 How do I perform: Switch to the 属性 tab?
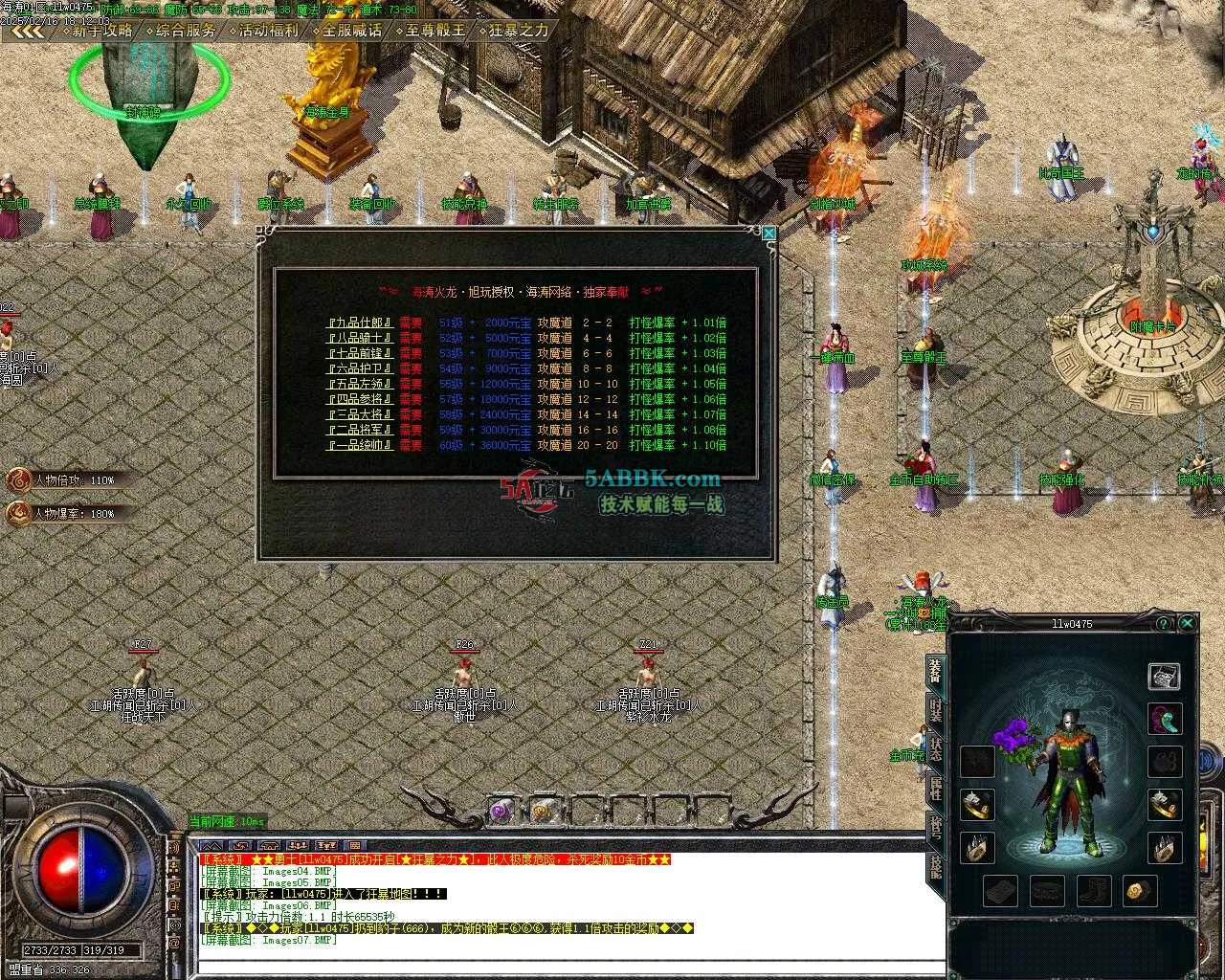coord(935,788)
